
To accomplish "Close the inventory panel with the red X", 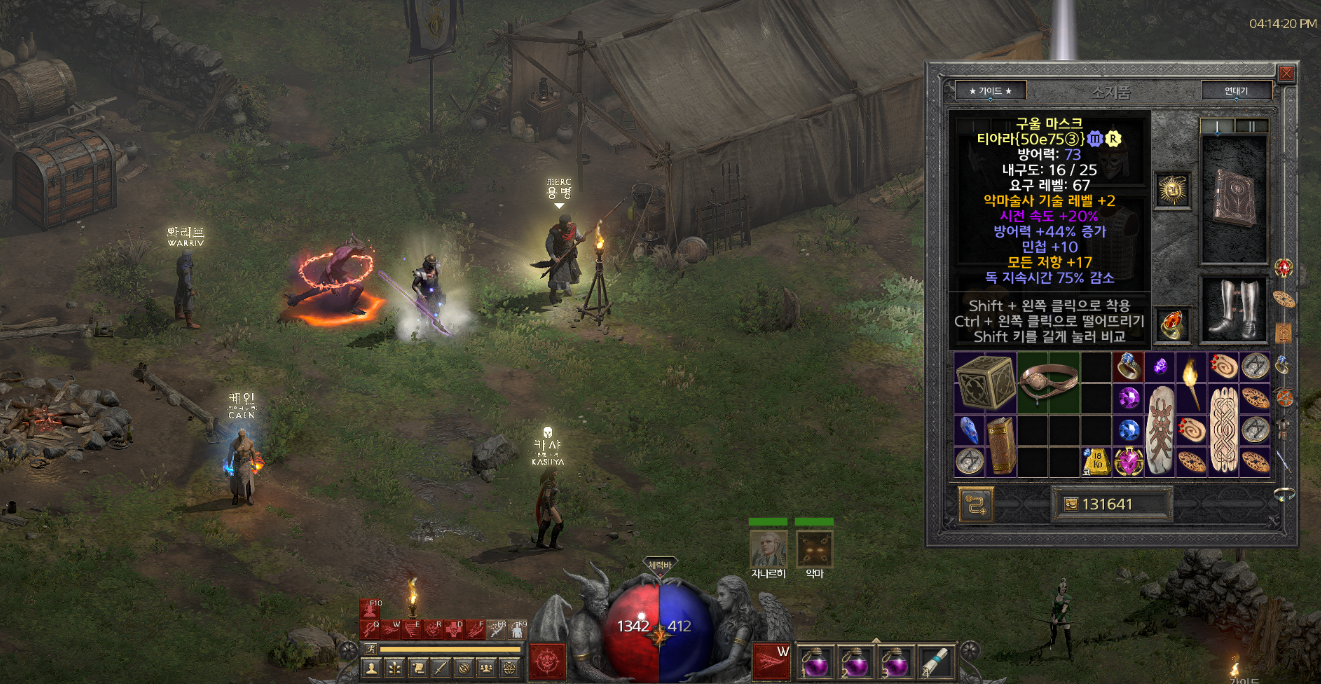I will coord(1286,73).
